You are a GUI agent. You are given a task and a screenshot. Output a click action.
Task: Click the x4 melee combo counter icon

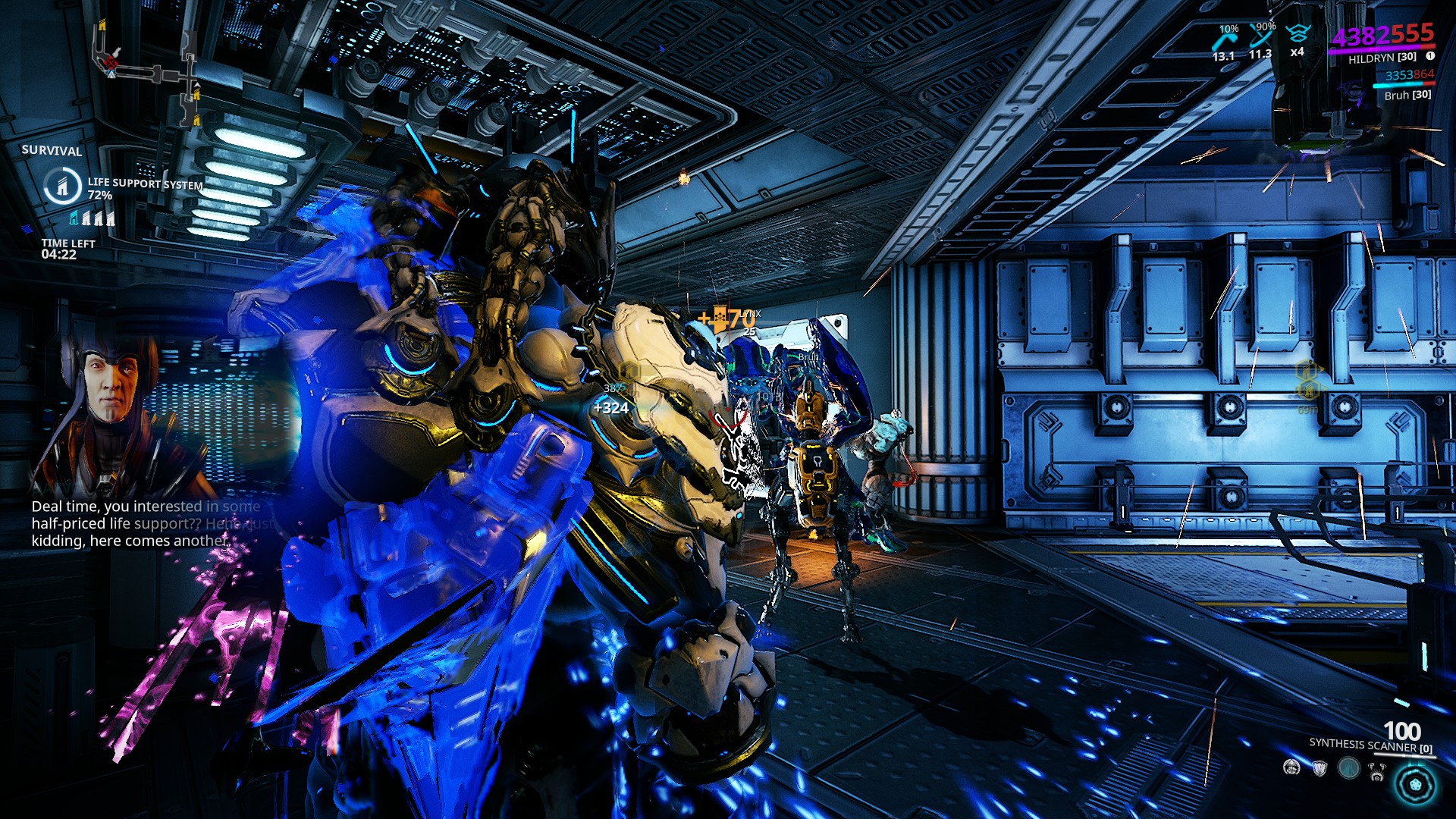pyautogui.click(x=1298, y=53)
